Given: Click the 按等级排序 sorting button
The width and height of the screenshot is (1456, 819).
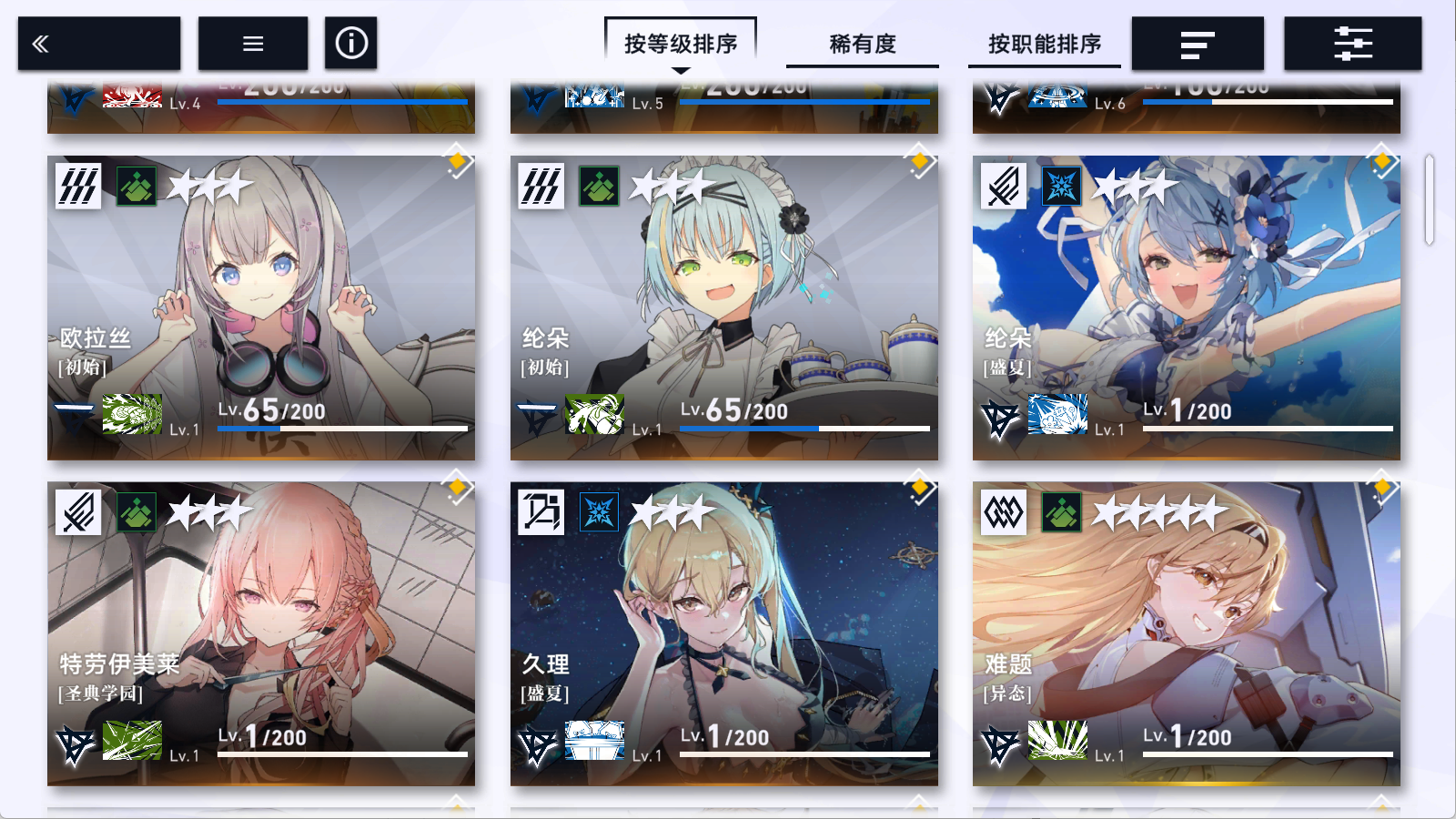Looking at the screenshot, I should pos(681,40).
